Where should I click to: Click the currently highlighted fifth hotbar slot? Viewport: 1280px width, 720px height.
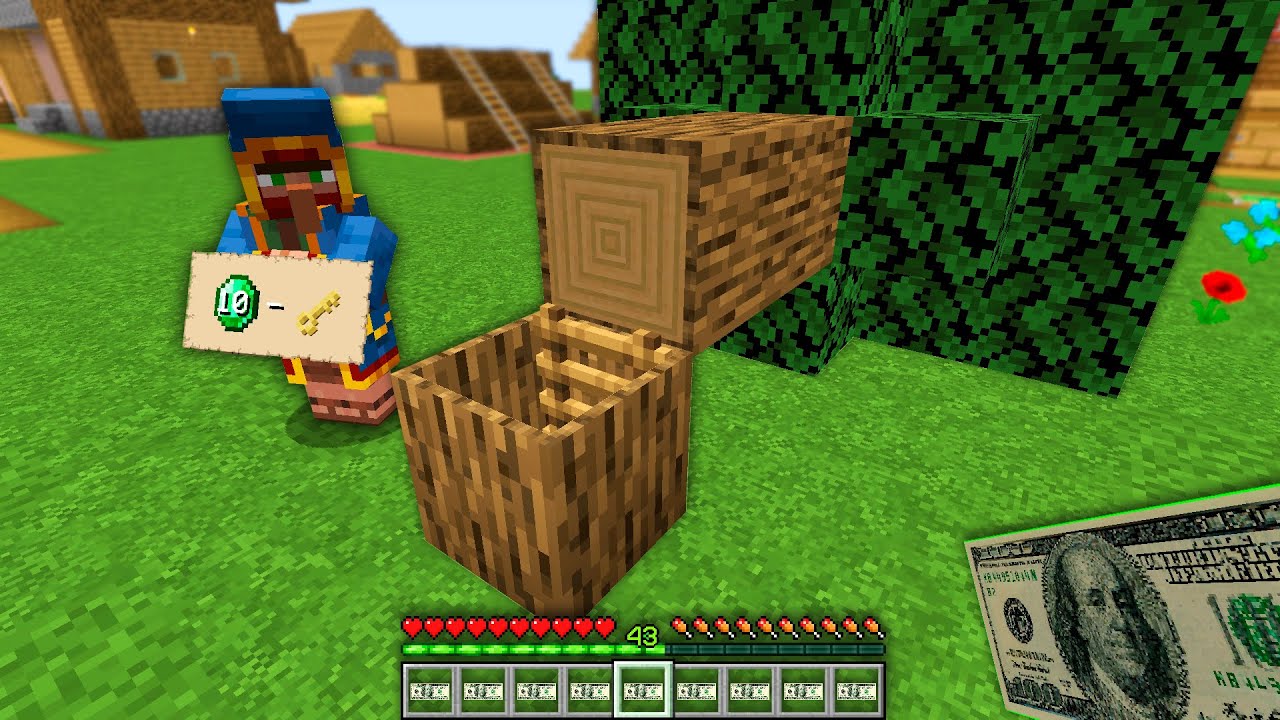pyautogui.click(x=643, y=692)
